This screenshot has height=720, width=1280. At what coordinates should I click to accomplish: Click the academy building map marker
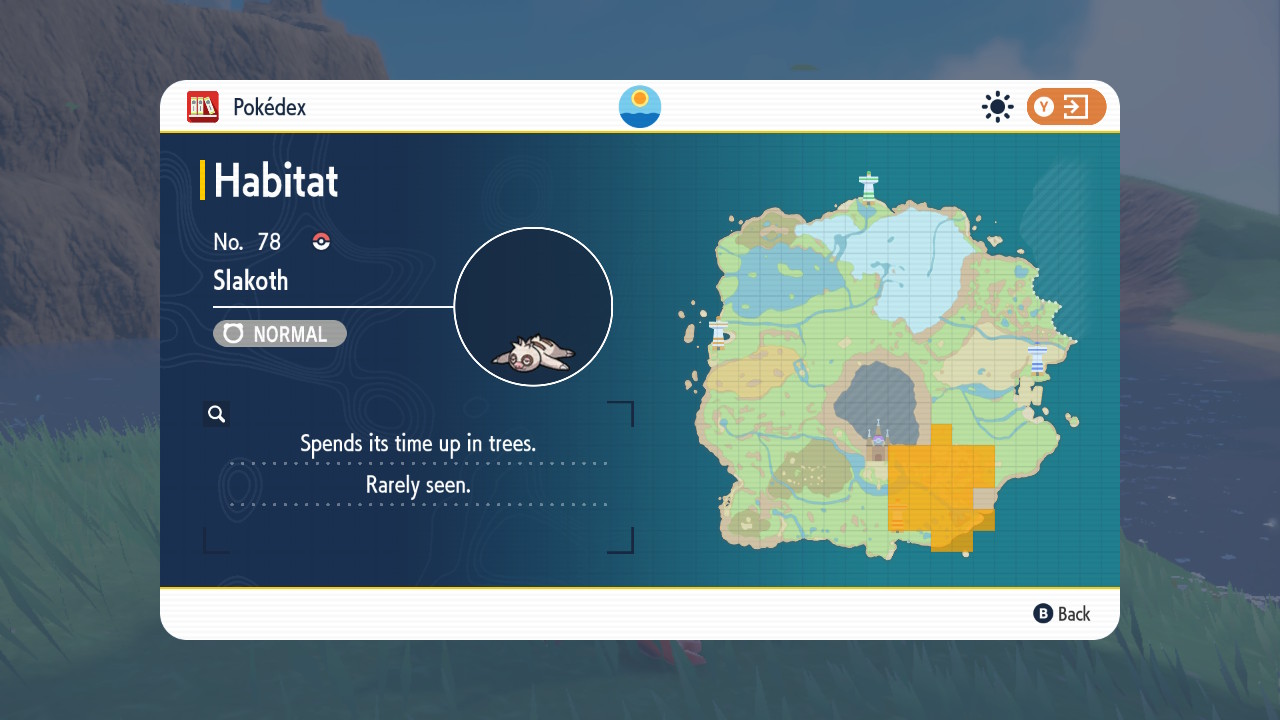(x=878, y=441)
